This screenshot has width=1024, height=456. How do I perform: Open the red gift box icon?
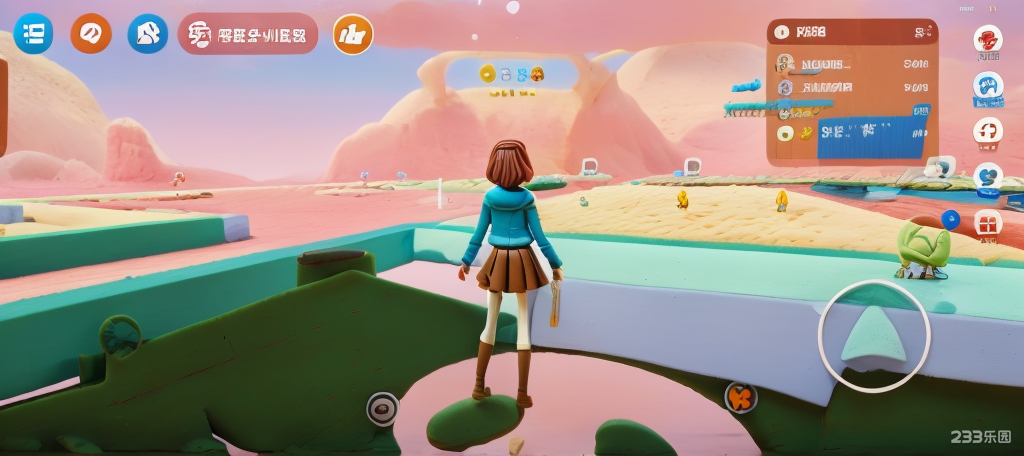988,222
